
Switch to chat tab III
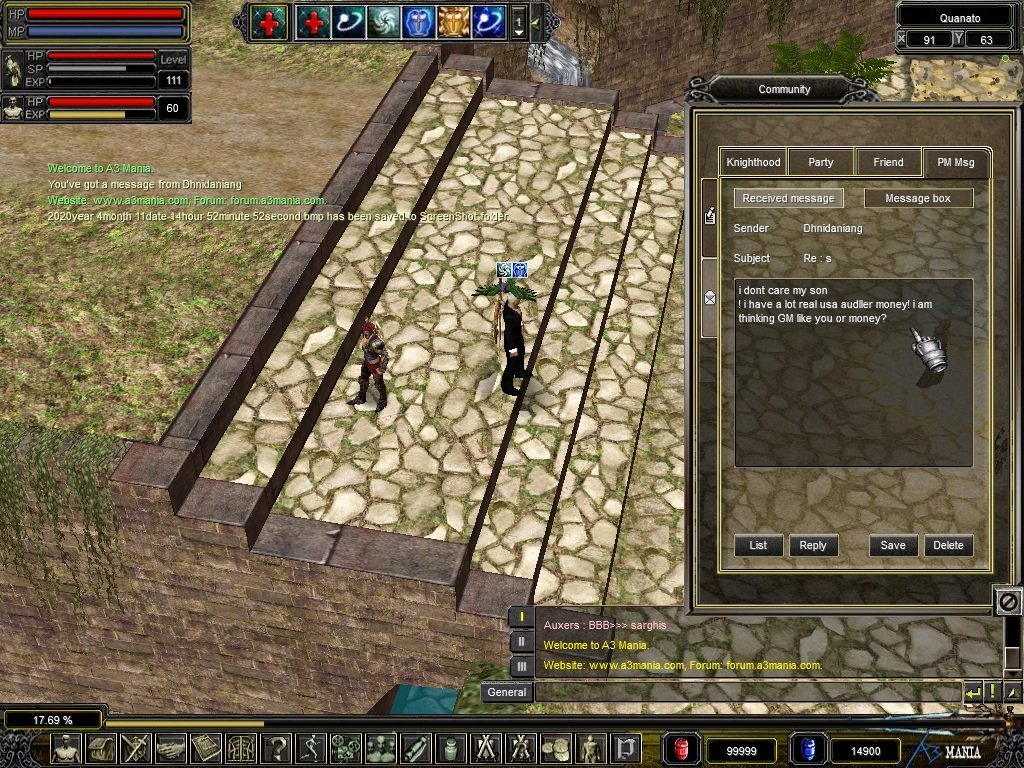point(521,666)
